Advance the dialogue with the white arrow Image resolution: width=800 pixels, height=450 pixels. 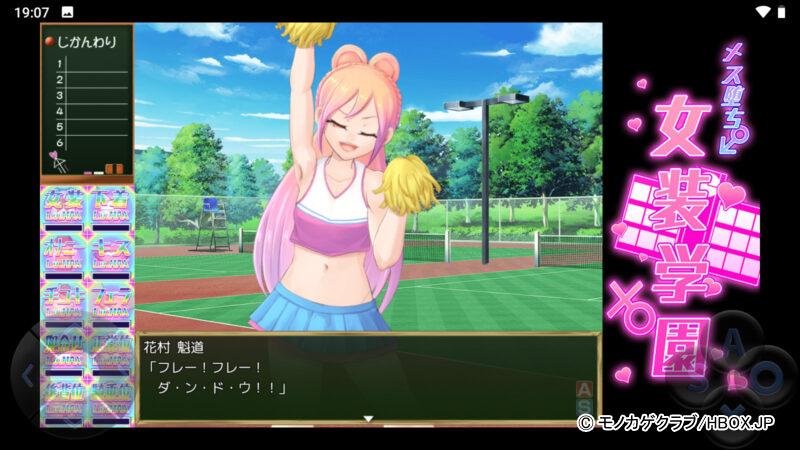(368, 419)
